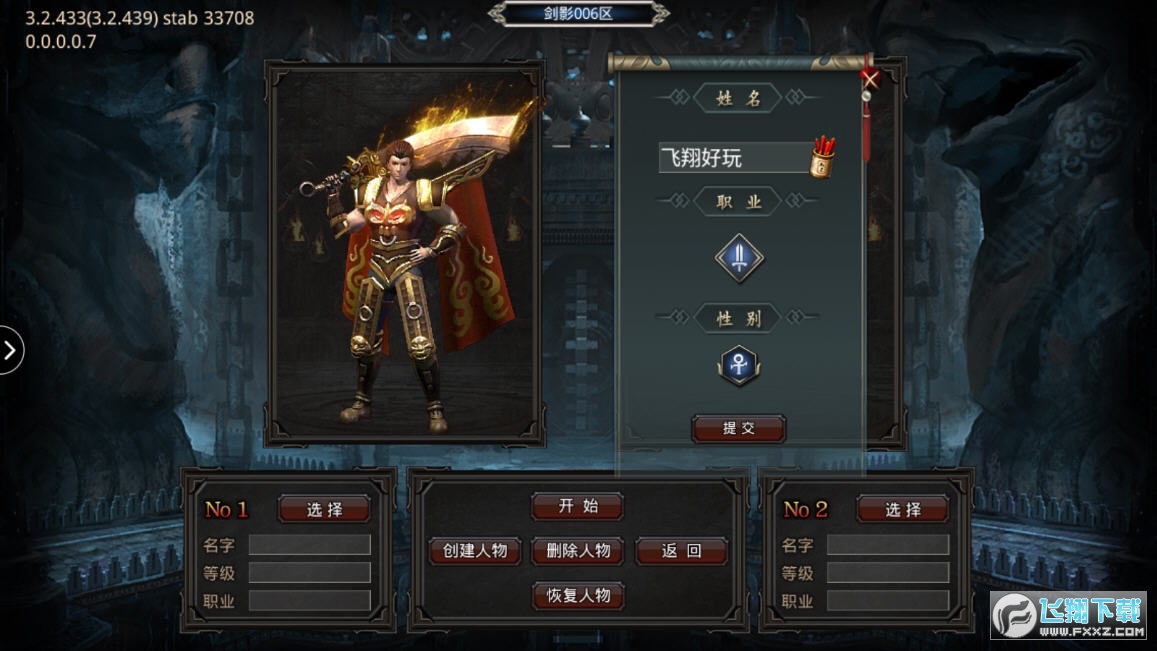Click 创建人物 to create character

(475, 551)
